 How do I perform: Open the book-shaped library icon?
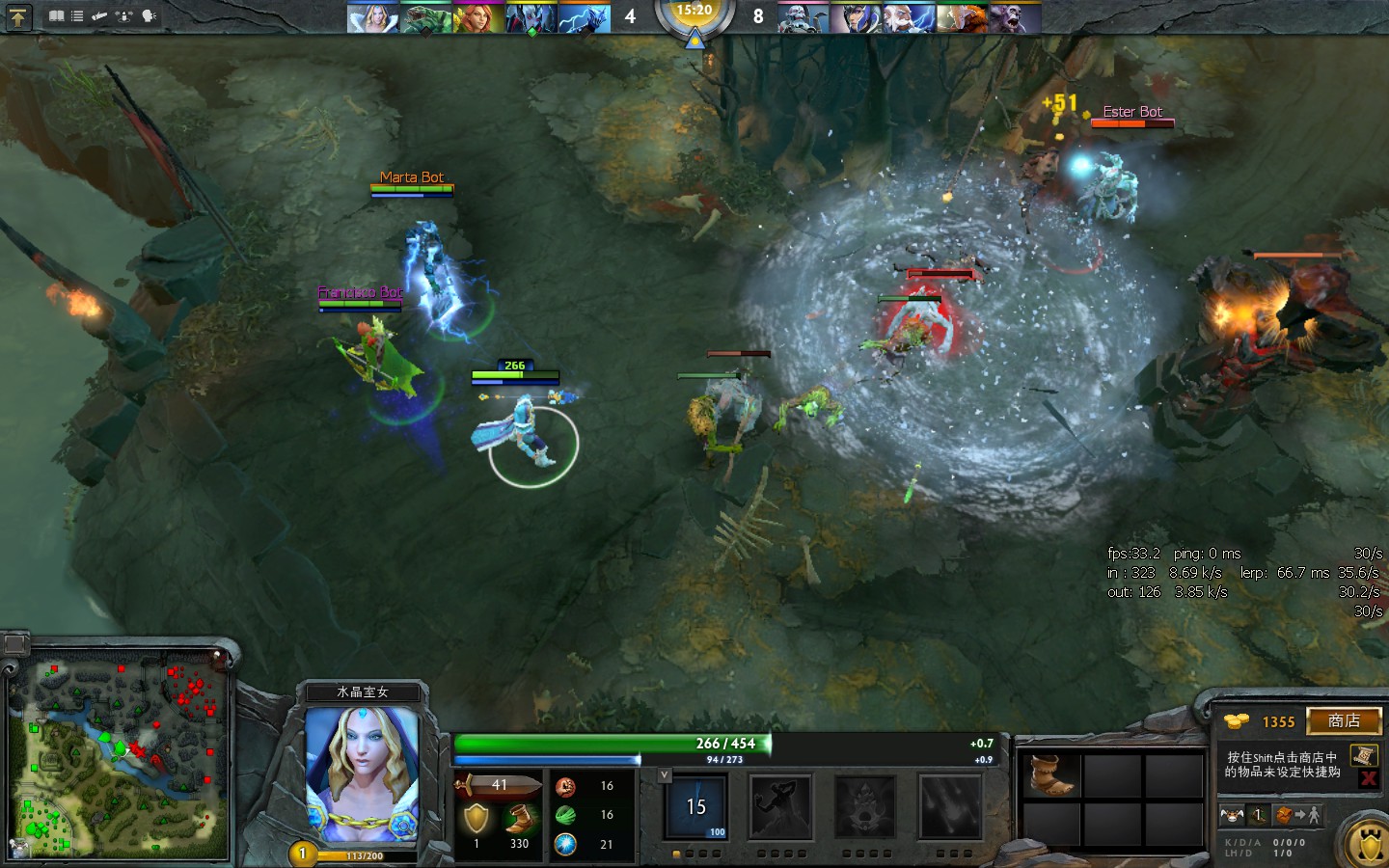click(x=57, y=16)
